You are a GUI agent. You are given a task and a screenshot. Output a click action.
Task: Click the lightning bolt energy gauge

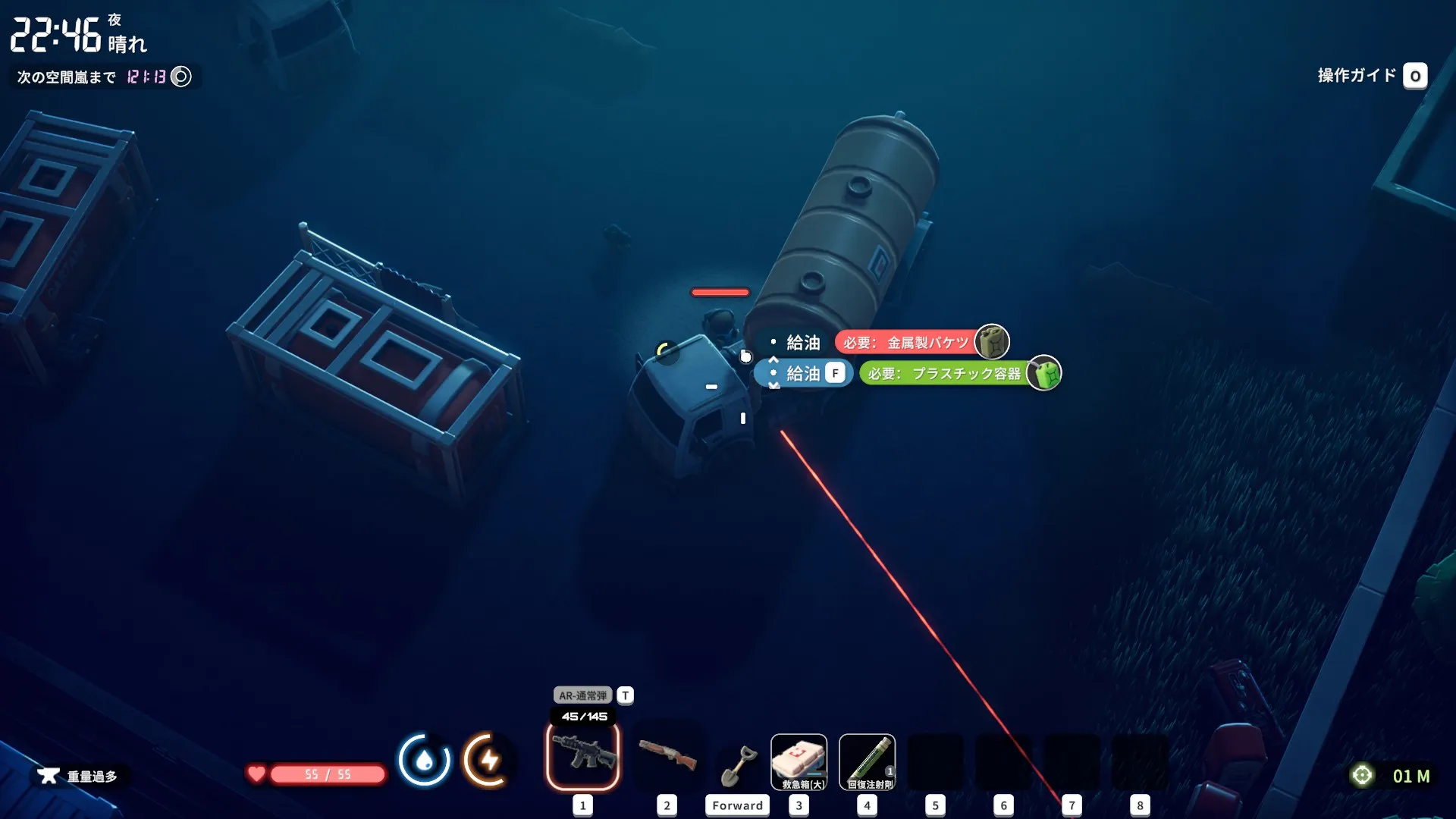tap(488, 760)
